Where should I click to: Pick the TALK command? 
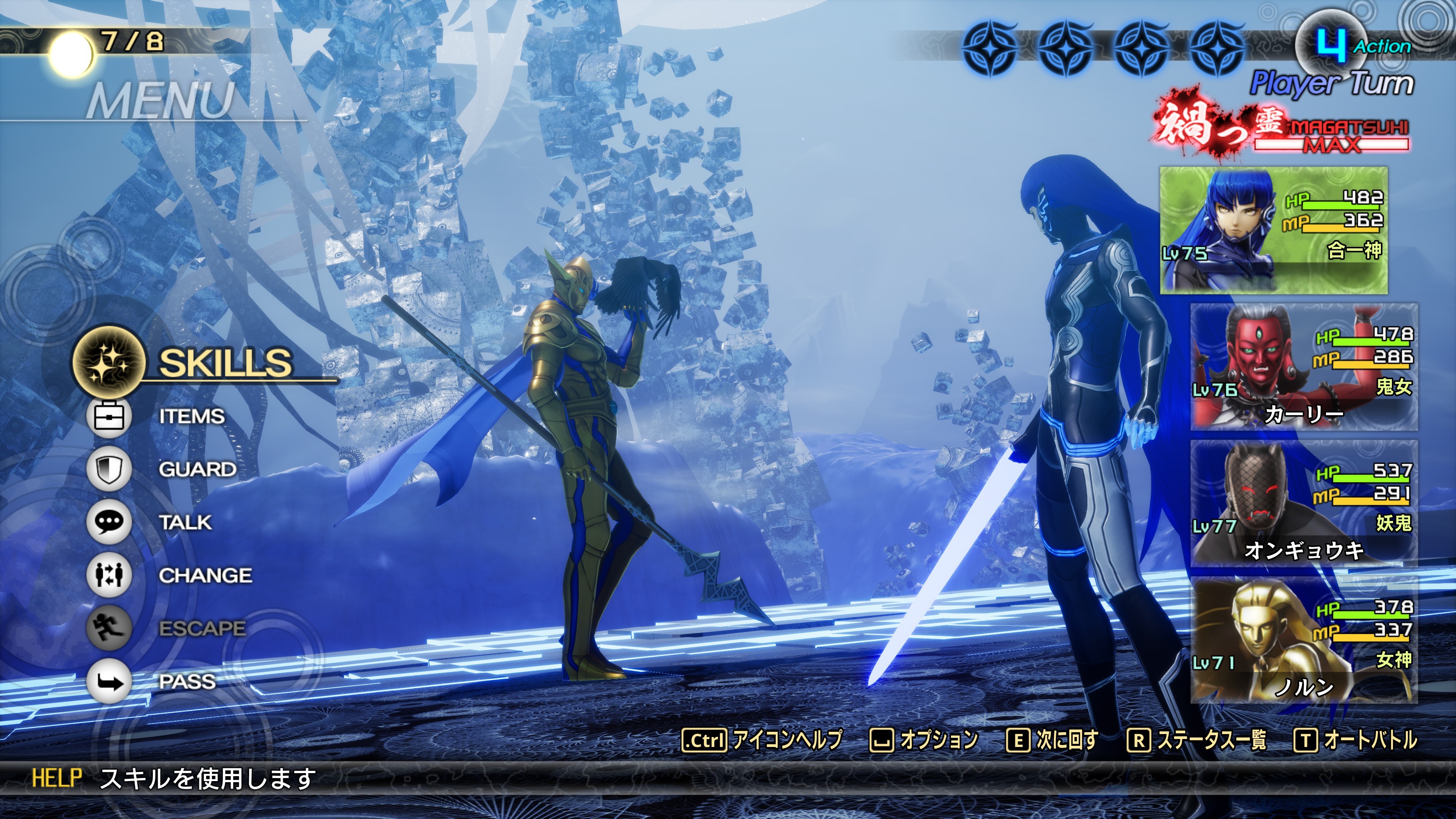[185, 522]
